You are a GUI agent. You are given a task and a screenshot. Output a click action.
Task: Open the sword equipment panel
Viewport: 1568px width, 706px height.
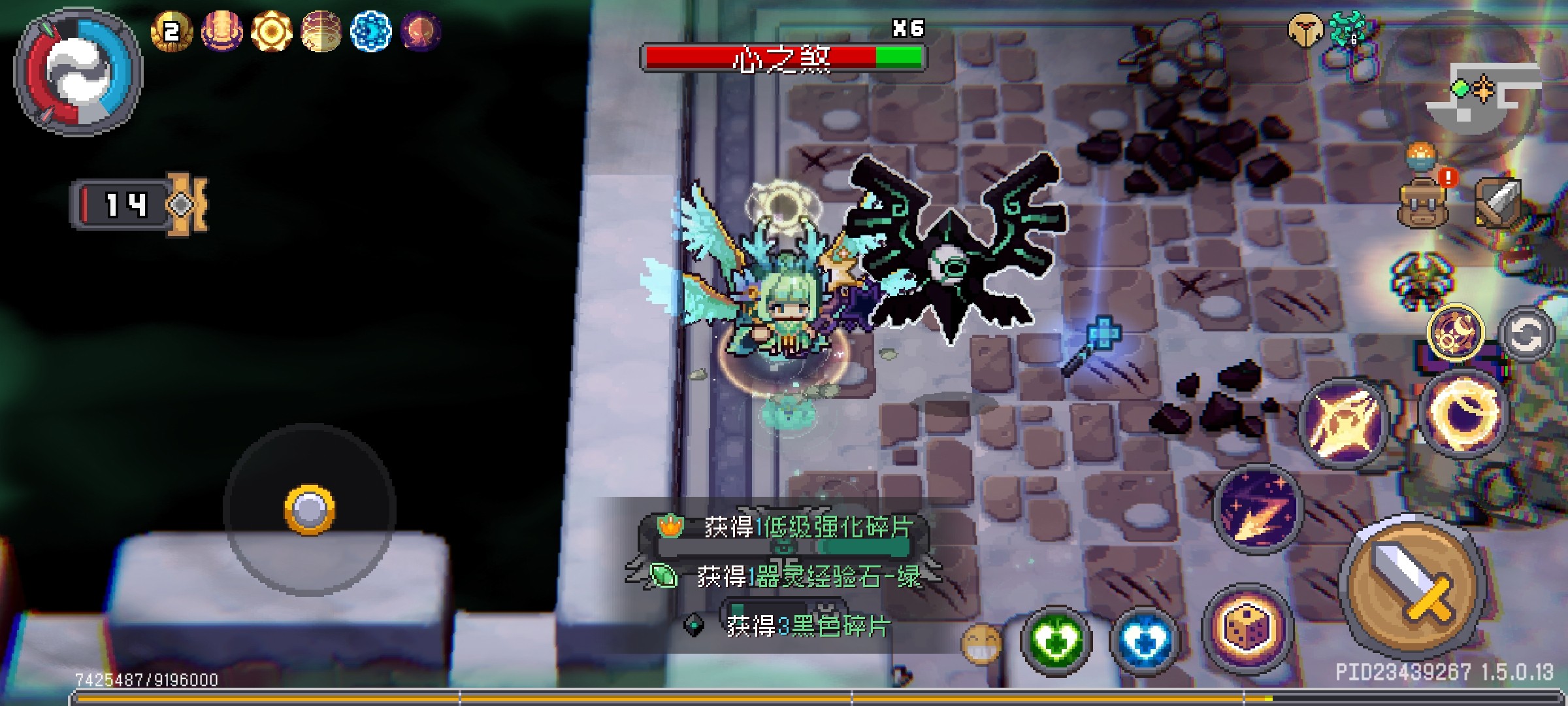[1499, 201]
